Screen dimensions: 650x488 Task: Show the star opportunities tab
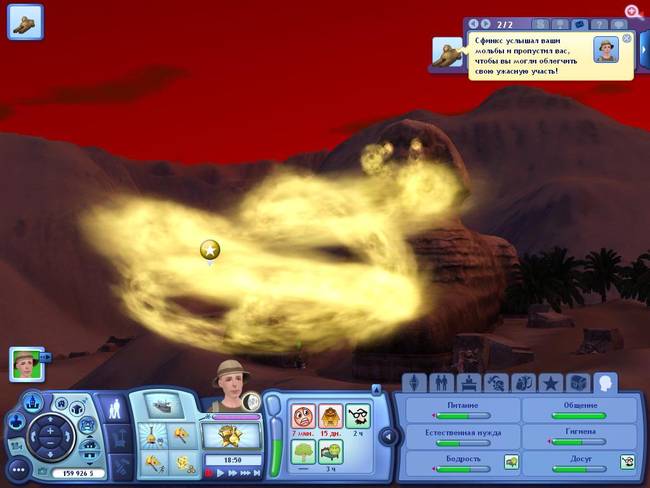pos(549,383)
